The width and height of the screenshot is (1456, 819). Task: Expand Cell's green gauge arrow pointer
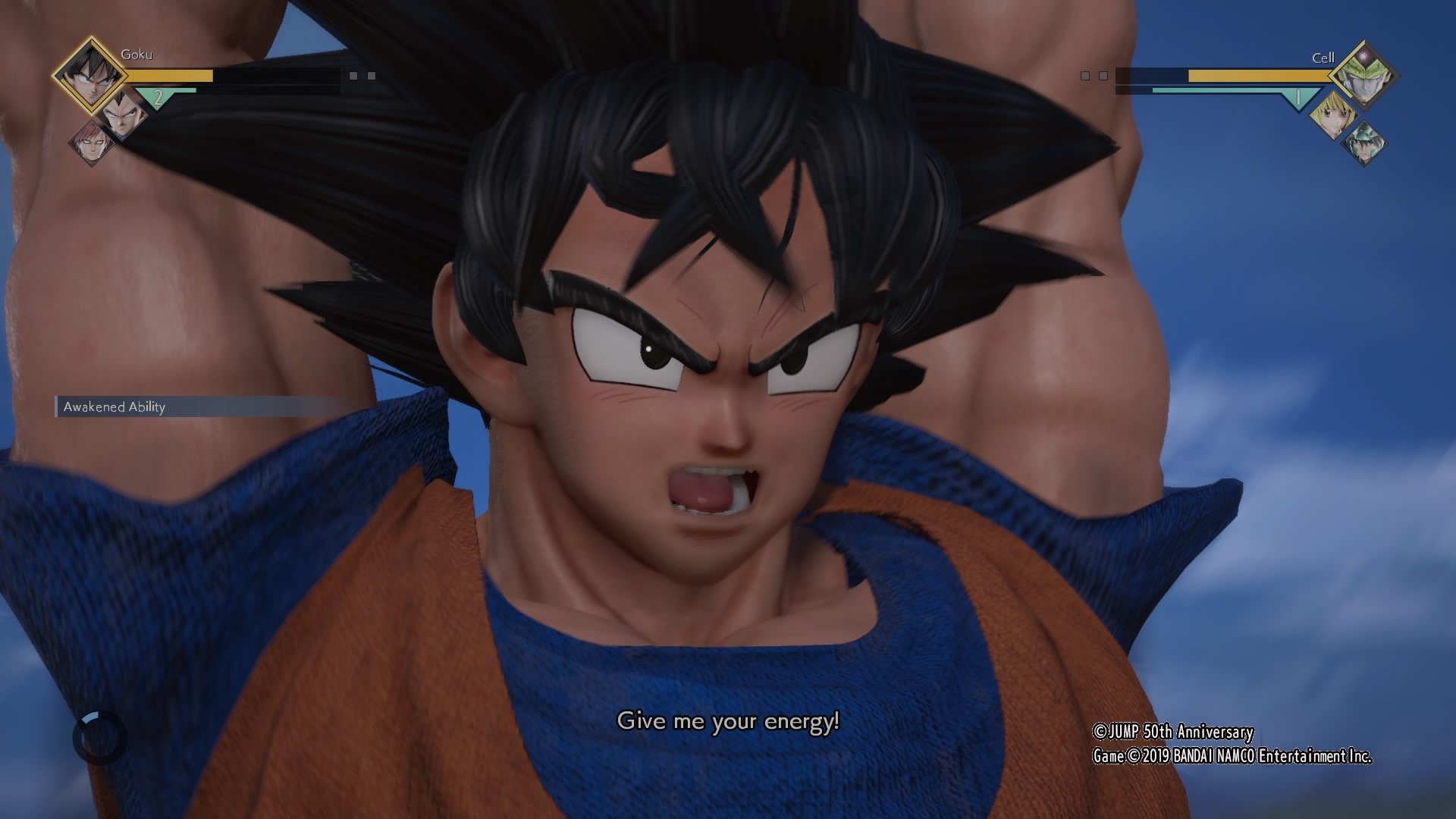[1299, 98]
